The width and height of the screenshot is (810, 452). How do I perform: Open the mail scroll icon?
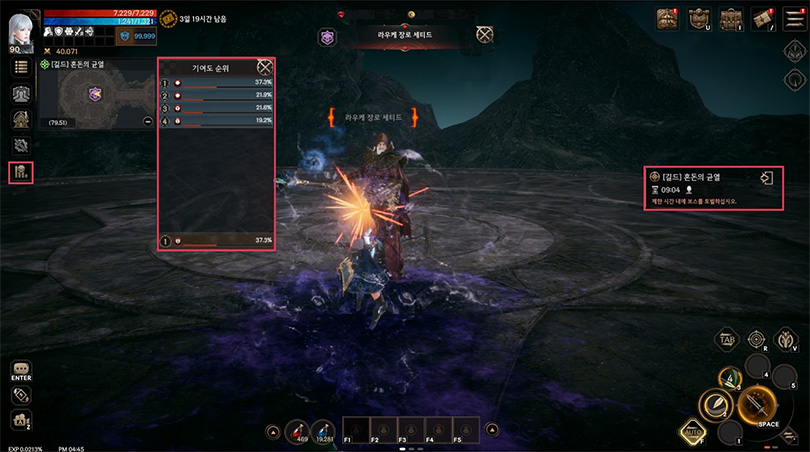[x=762, y=18]
